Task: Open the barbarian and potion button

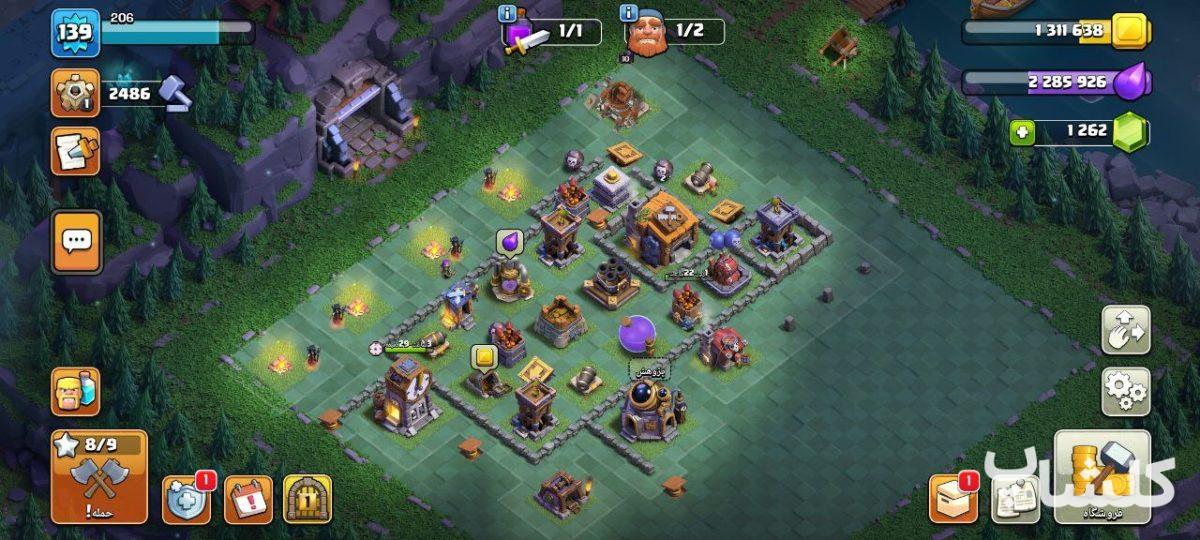Action: [75, 391]
